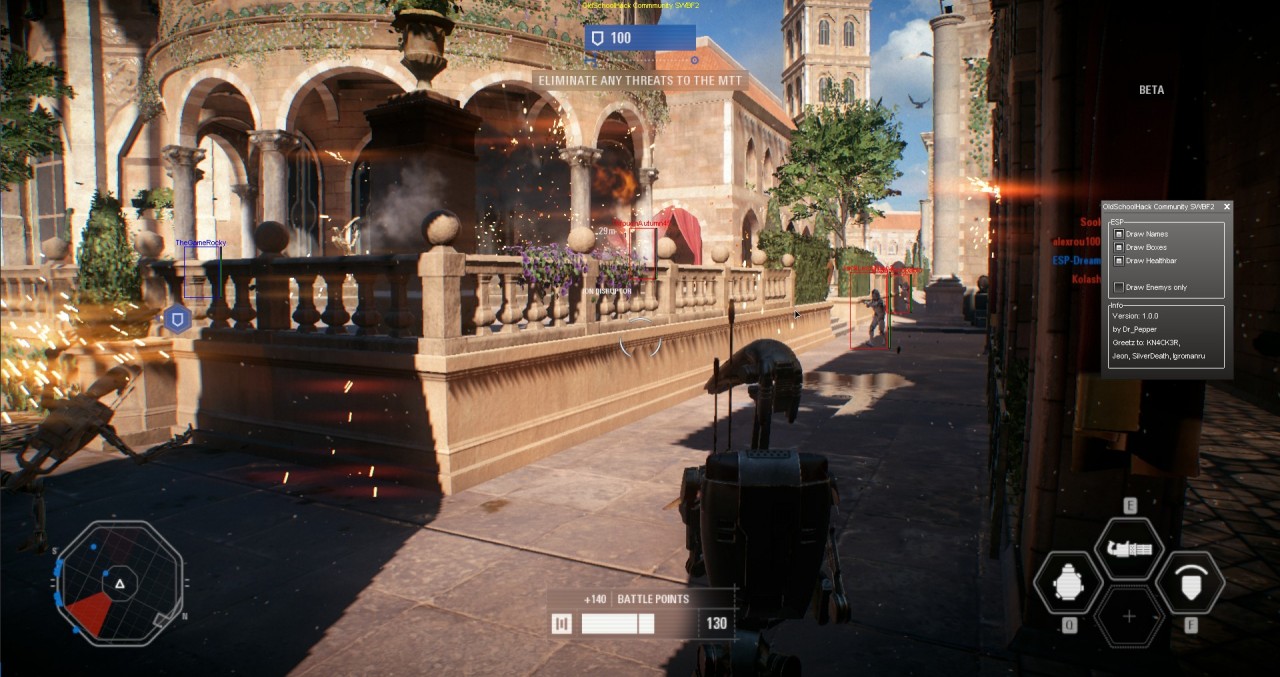Close the OldSchoolHack Community panel
The image size is (1280, 677).
click(1226, 207)
